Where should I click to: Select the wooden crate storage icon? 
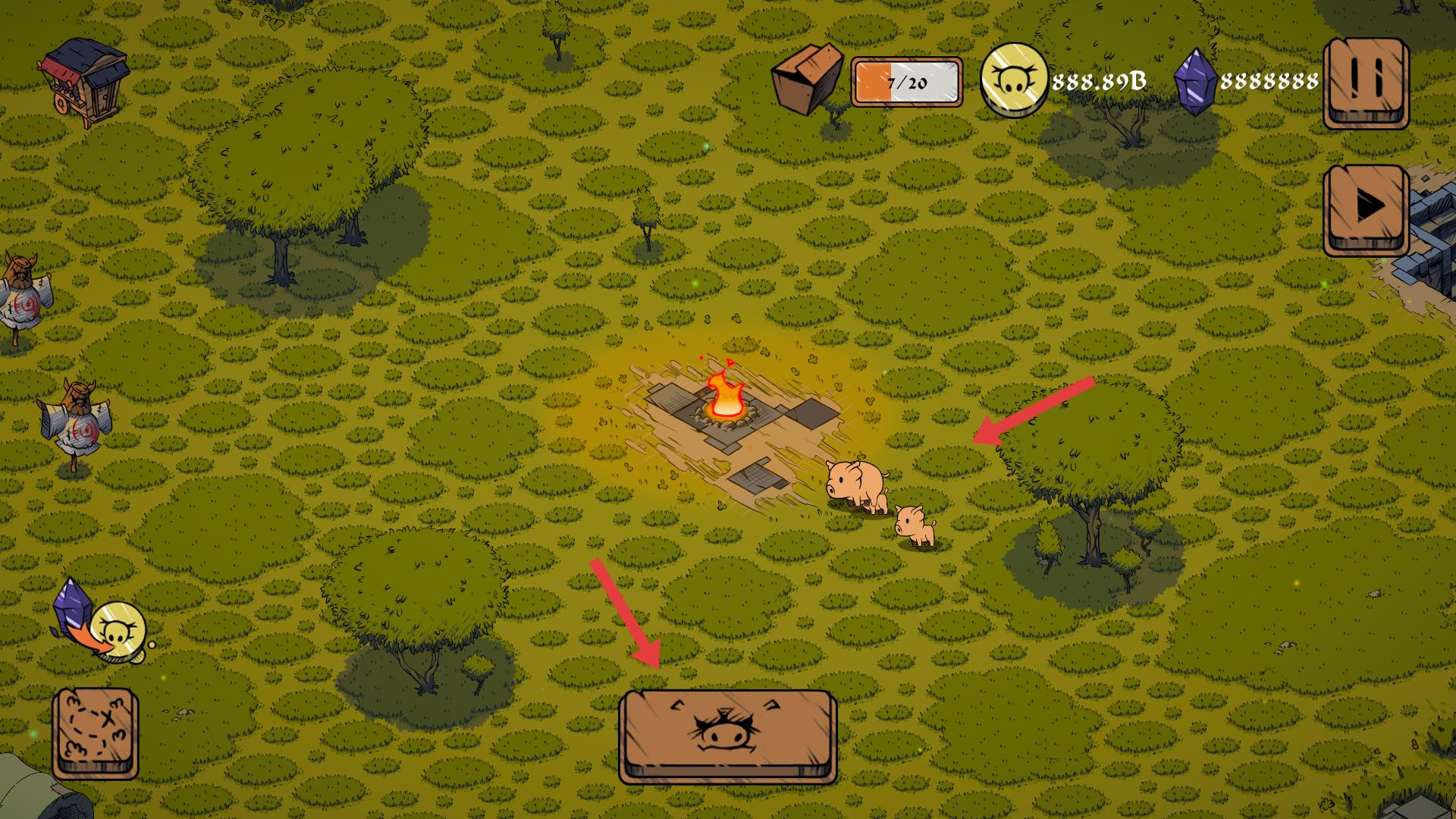point(808,78)
